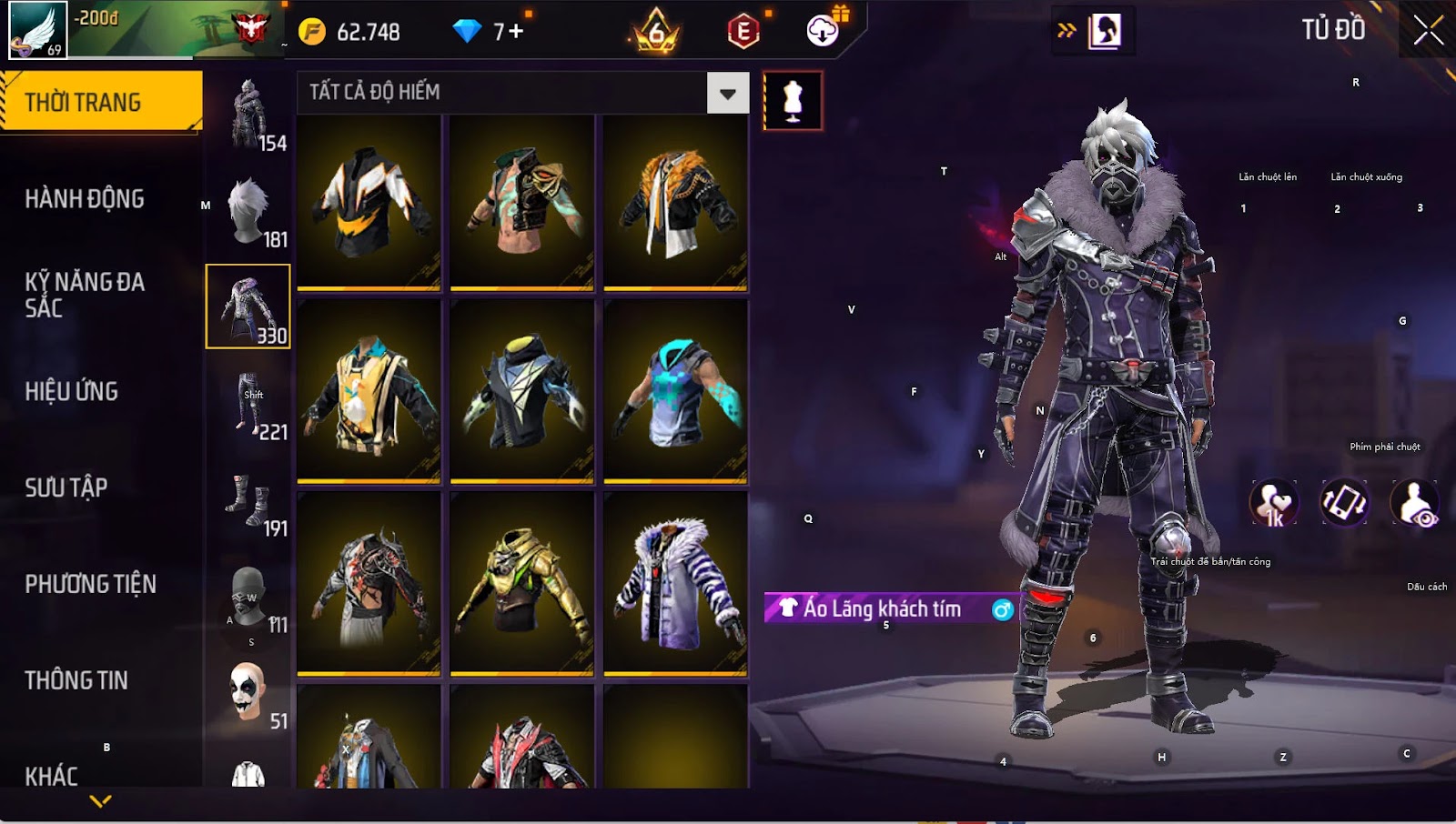Toggle the character visibility eye icon
Image resolution: width=1456 pixels, height=824 pixels.
(x=1415, y=503)
